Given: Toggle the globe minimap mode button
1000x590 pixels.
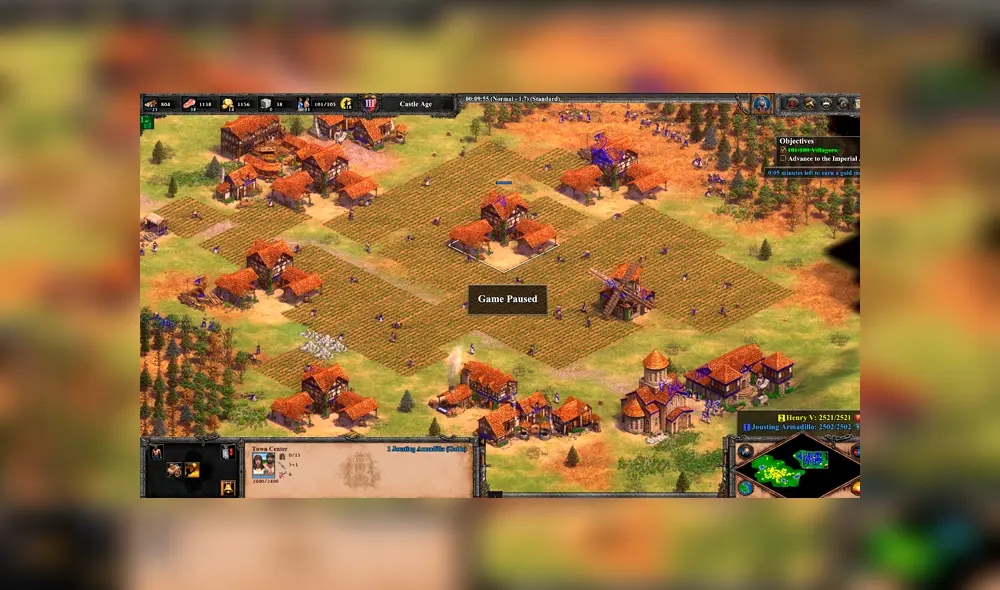Looking at the screenshot, I should pyautogui.click(x=745, y=487).
